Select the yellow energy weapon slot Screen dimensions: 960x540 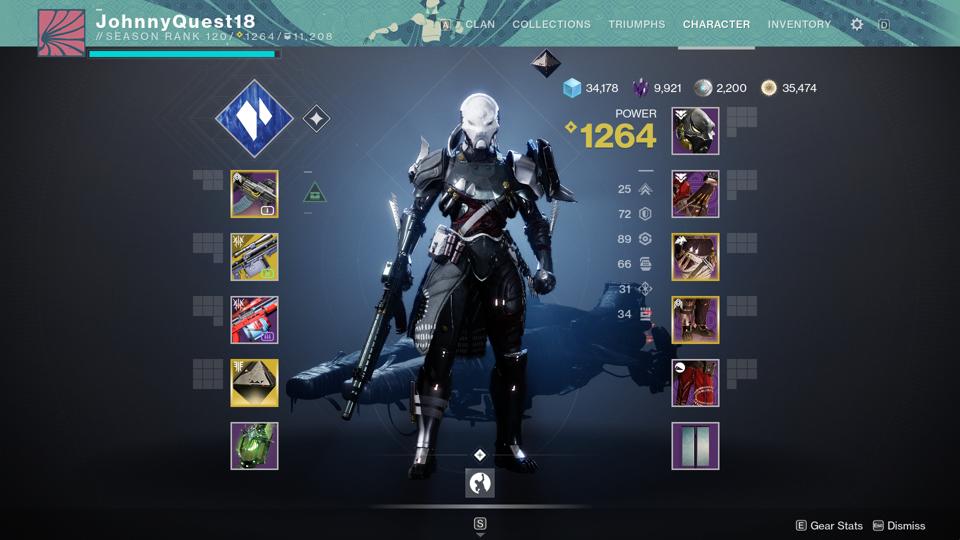pyautogui.click(x=254, y=257)
